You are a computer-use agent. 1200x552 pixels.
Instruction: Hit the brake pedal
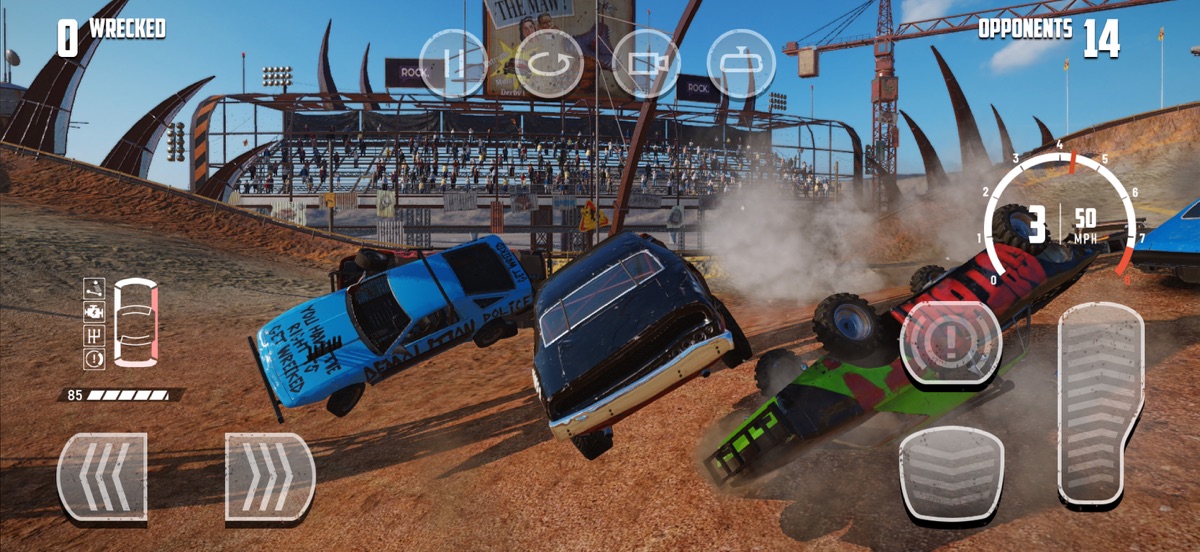[x=951, y=473]
